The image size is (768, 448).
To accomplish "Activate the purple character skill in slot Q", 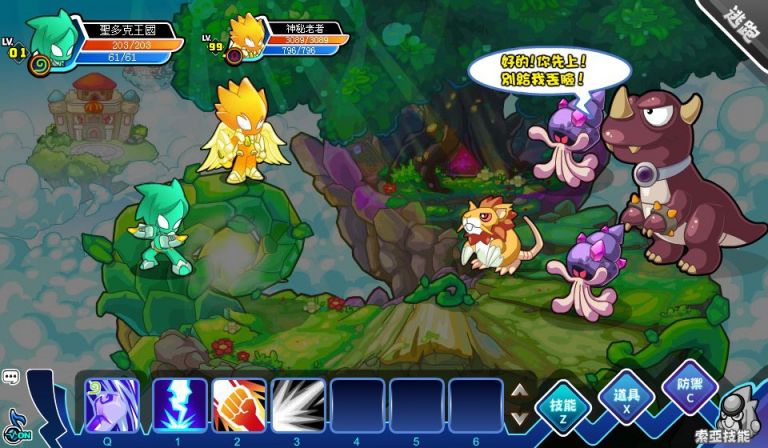I will coord(107,406).
